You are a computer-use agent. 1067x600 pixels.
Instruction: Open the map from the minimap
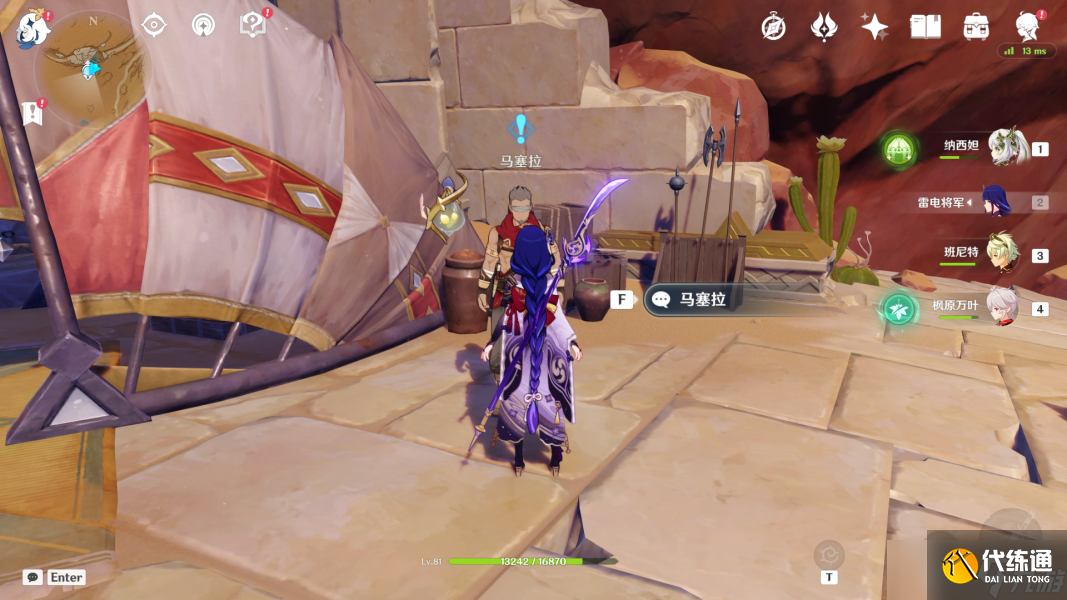[x=91, y=67]
